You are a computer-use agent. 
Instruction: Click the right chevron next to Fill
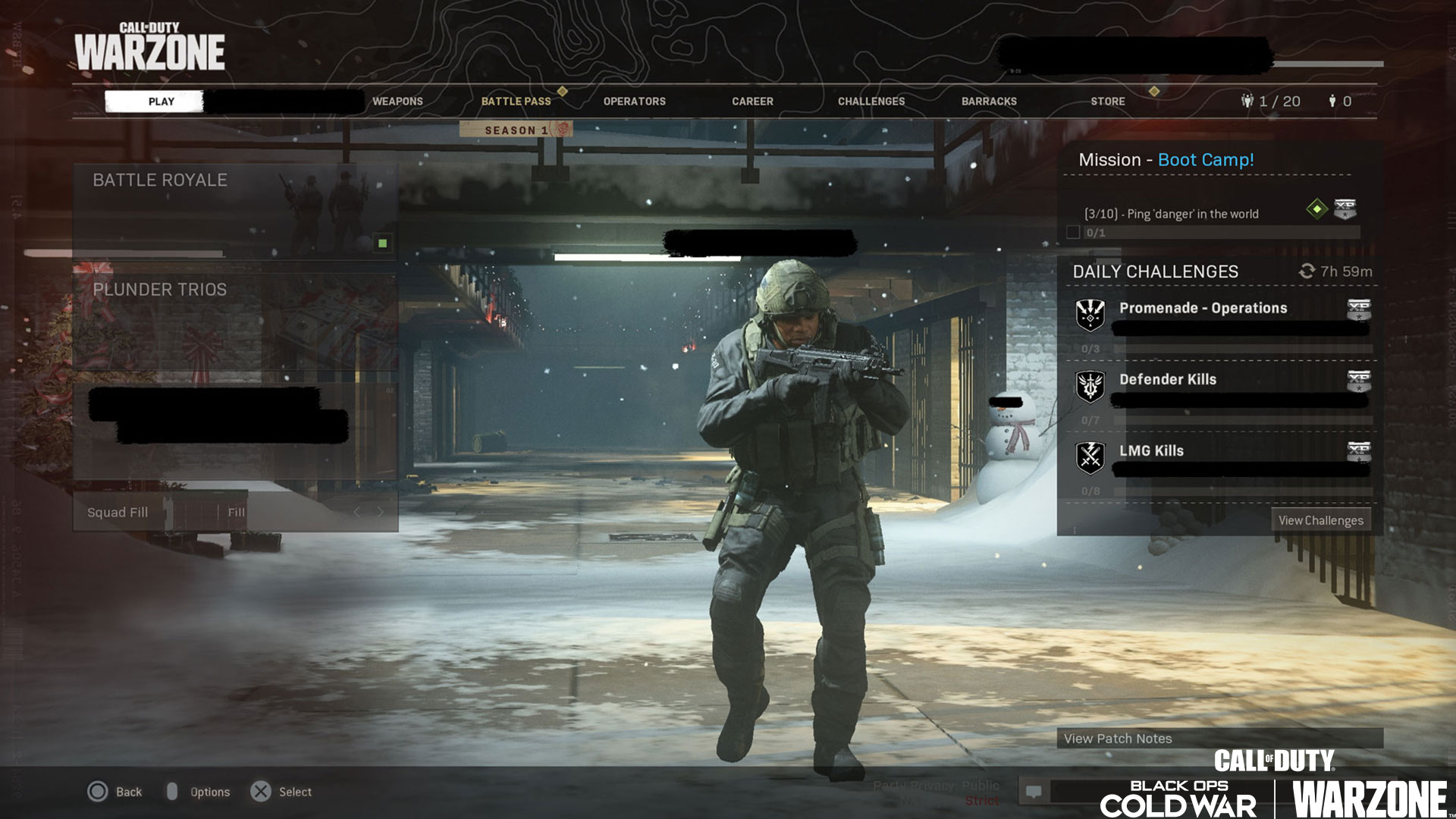[381, 511]
